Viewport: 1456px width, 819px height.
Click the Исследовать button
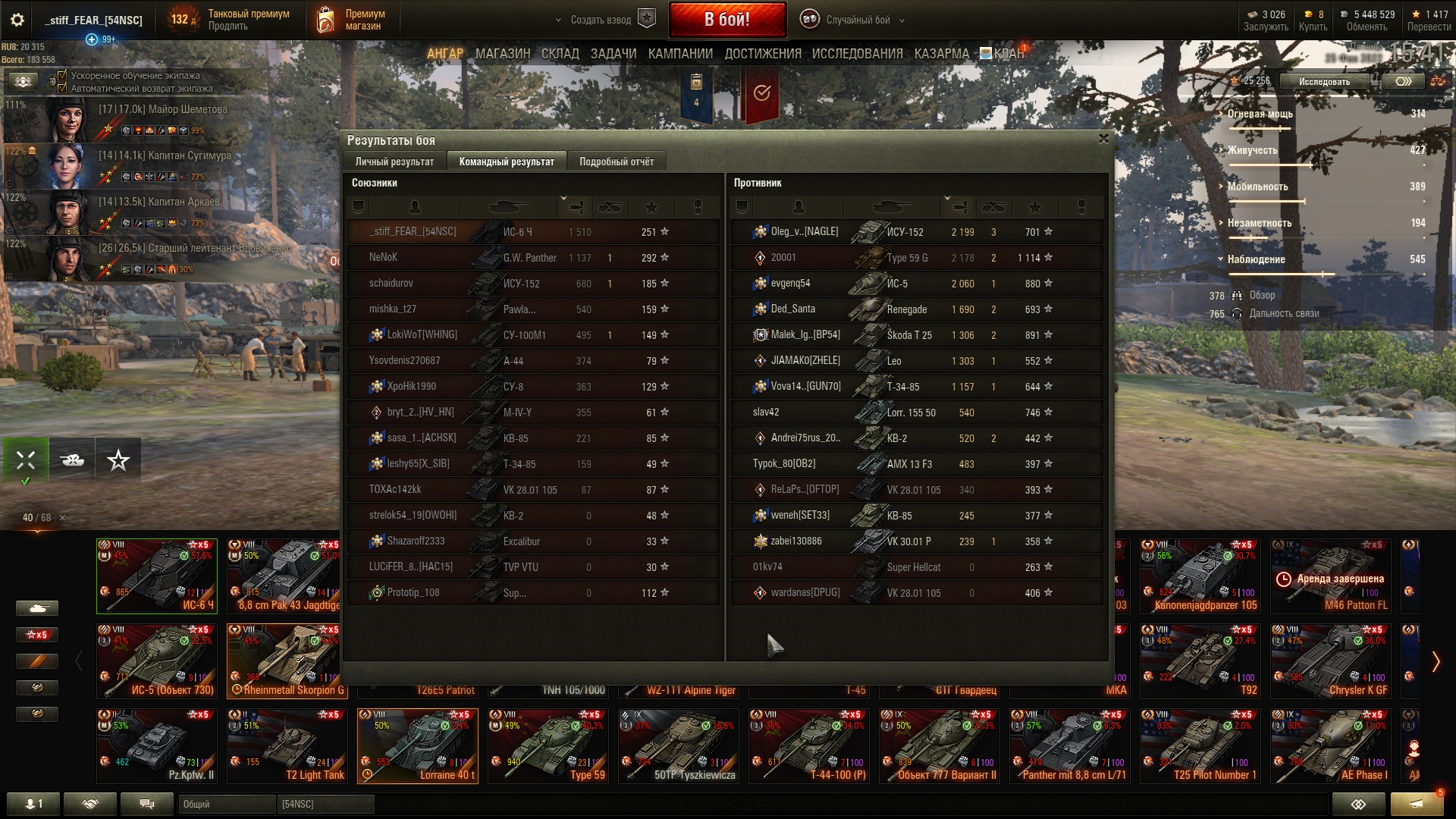pyautogui.click(x=1324, y=81)
